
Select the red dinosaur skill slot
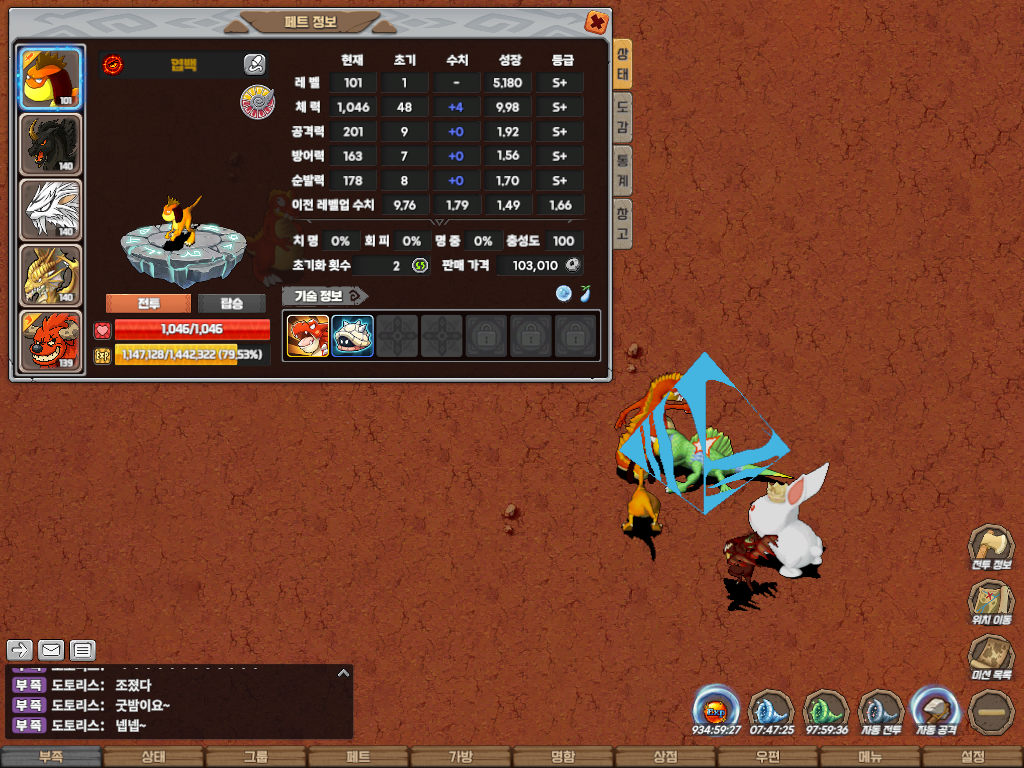[x=308, y=336]
